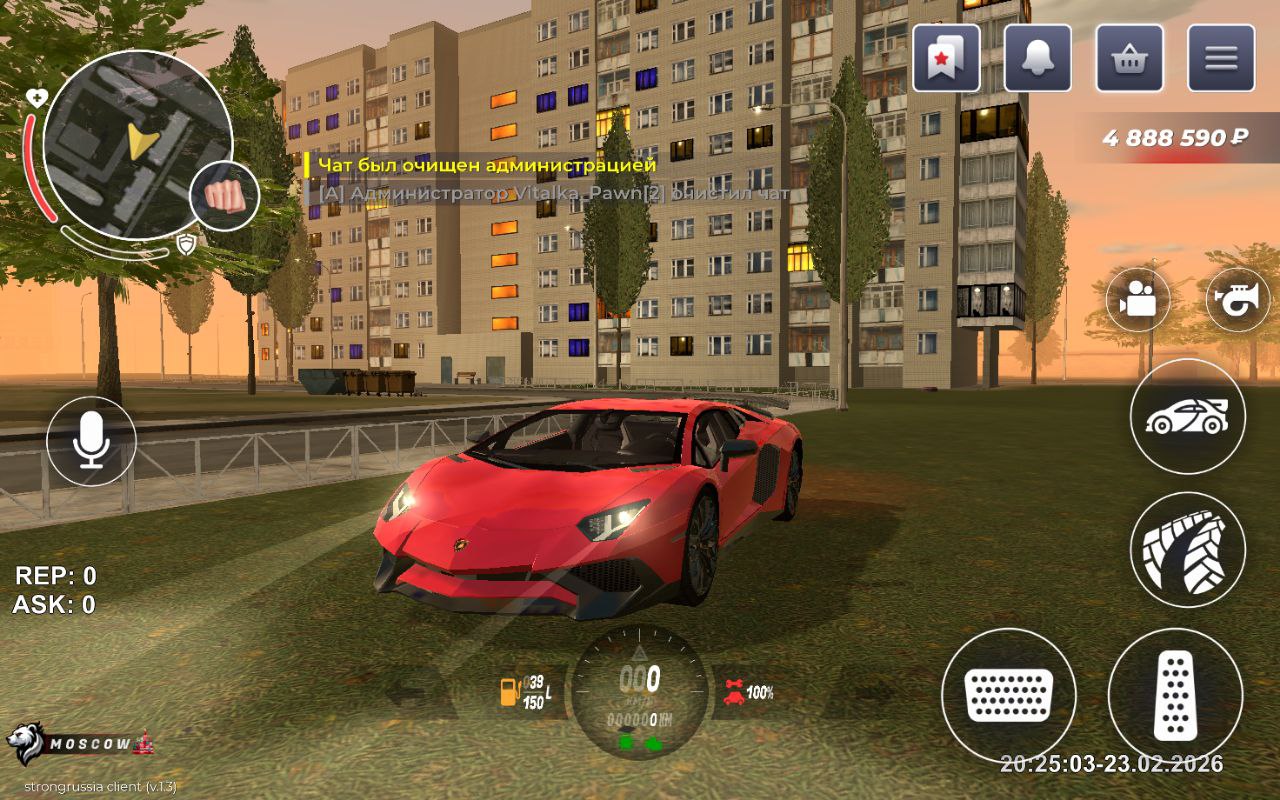
Task: Honk the car horn button
Action: tap(1238, 299)
